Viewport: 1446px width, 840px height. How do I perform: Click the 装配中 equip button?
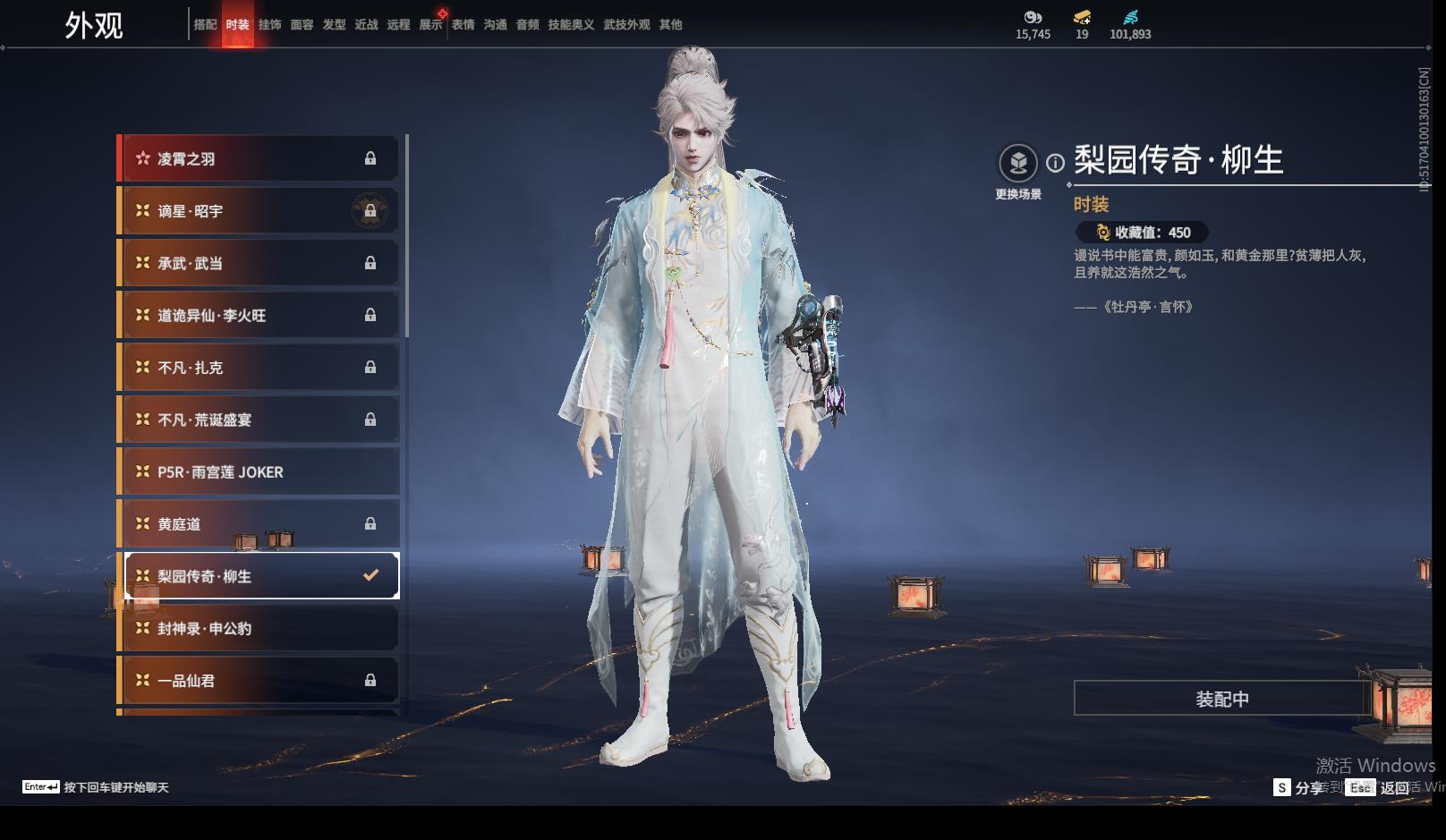(1221, 699)
